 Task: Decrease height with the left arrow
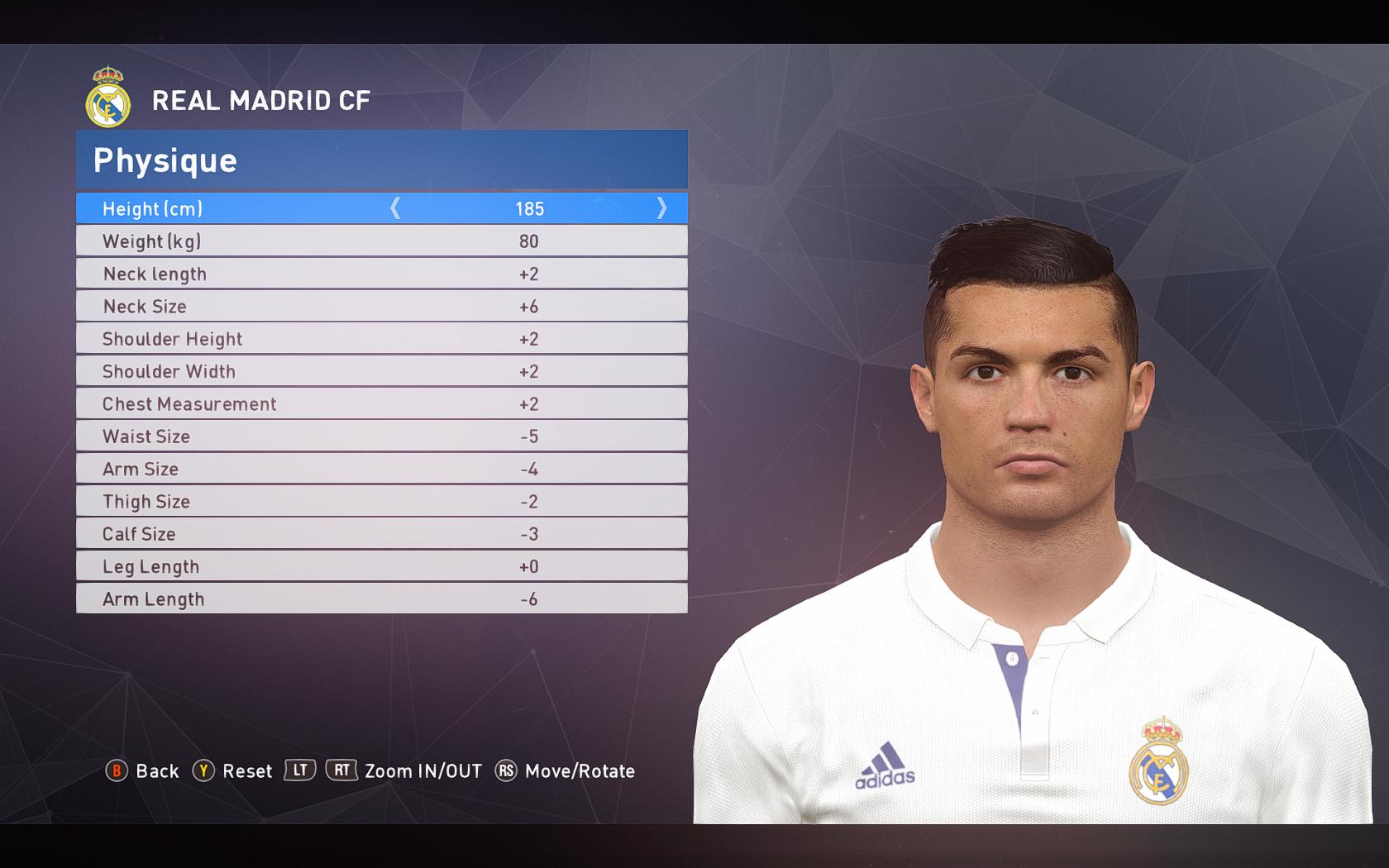tap(395, 208)
